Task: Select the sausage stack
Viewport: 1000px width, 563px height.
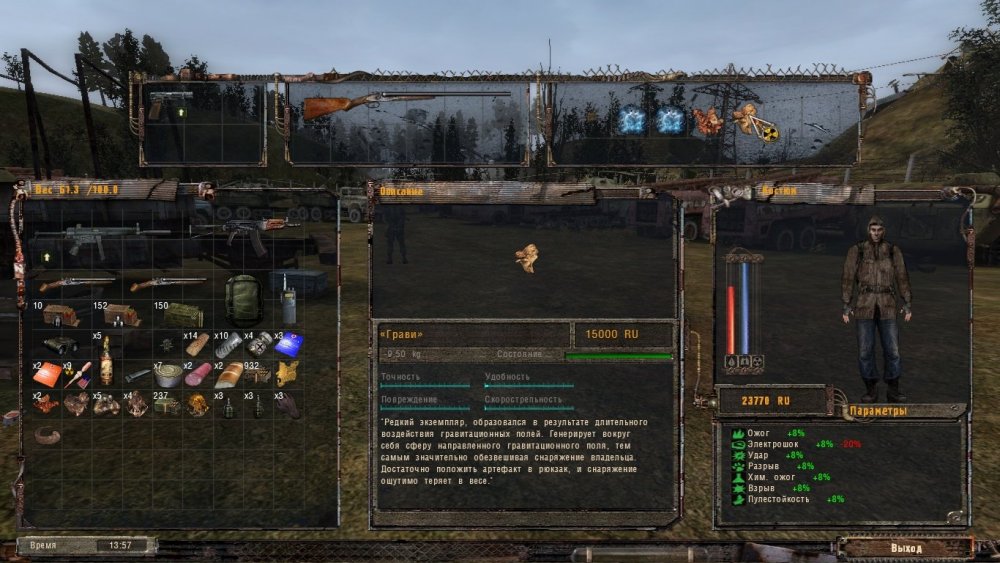Action: (x=197, y=375)
